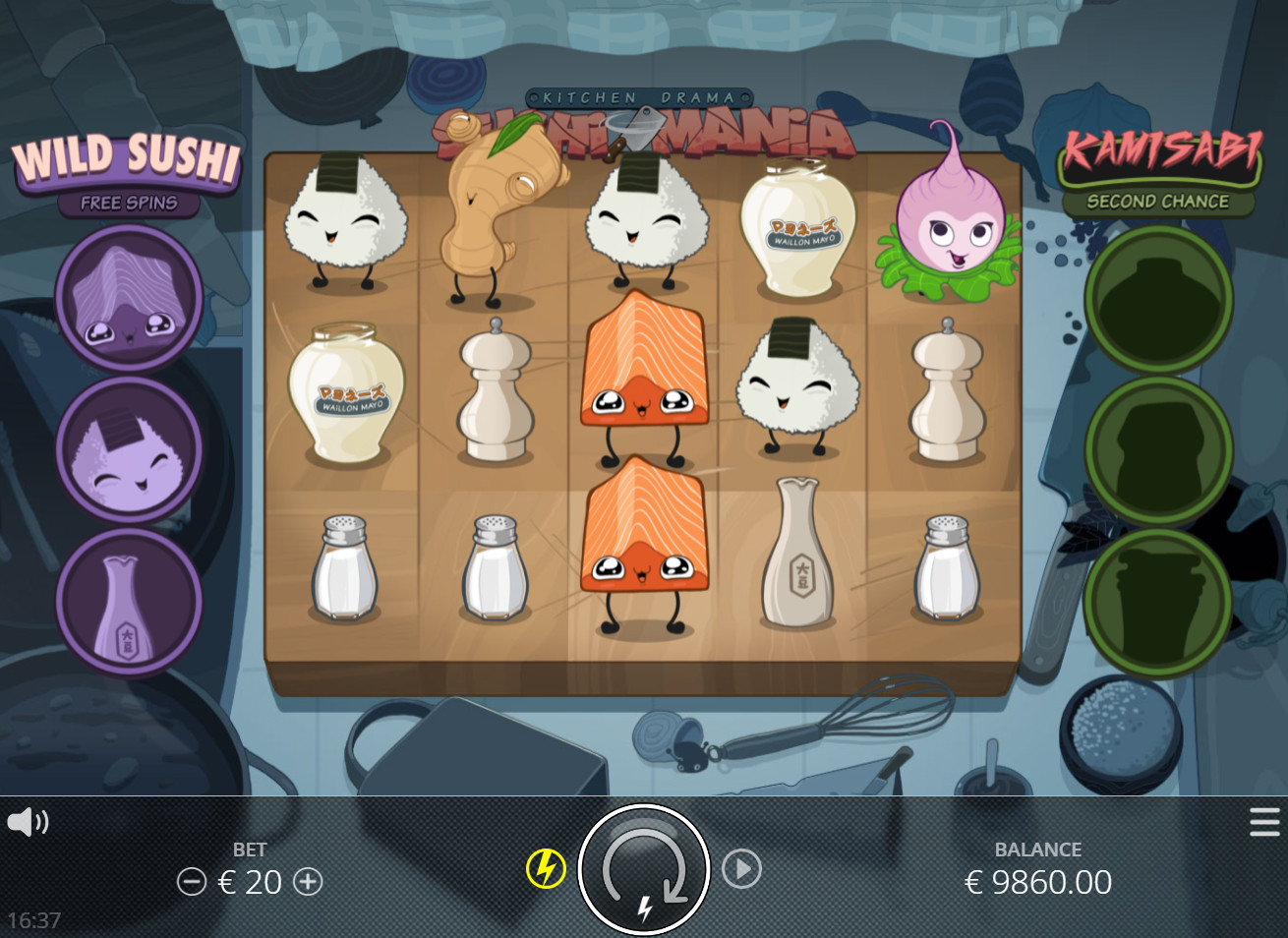Increase the bet with the plus button
The image size is (1288, 938).
308,882
